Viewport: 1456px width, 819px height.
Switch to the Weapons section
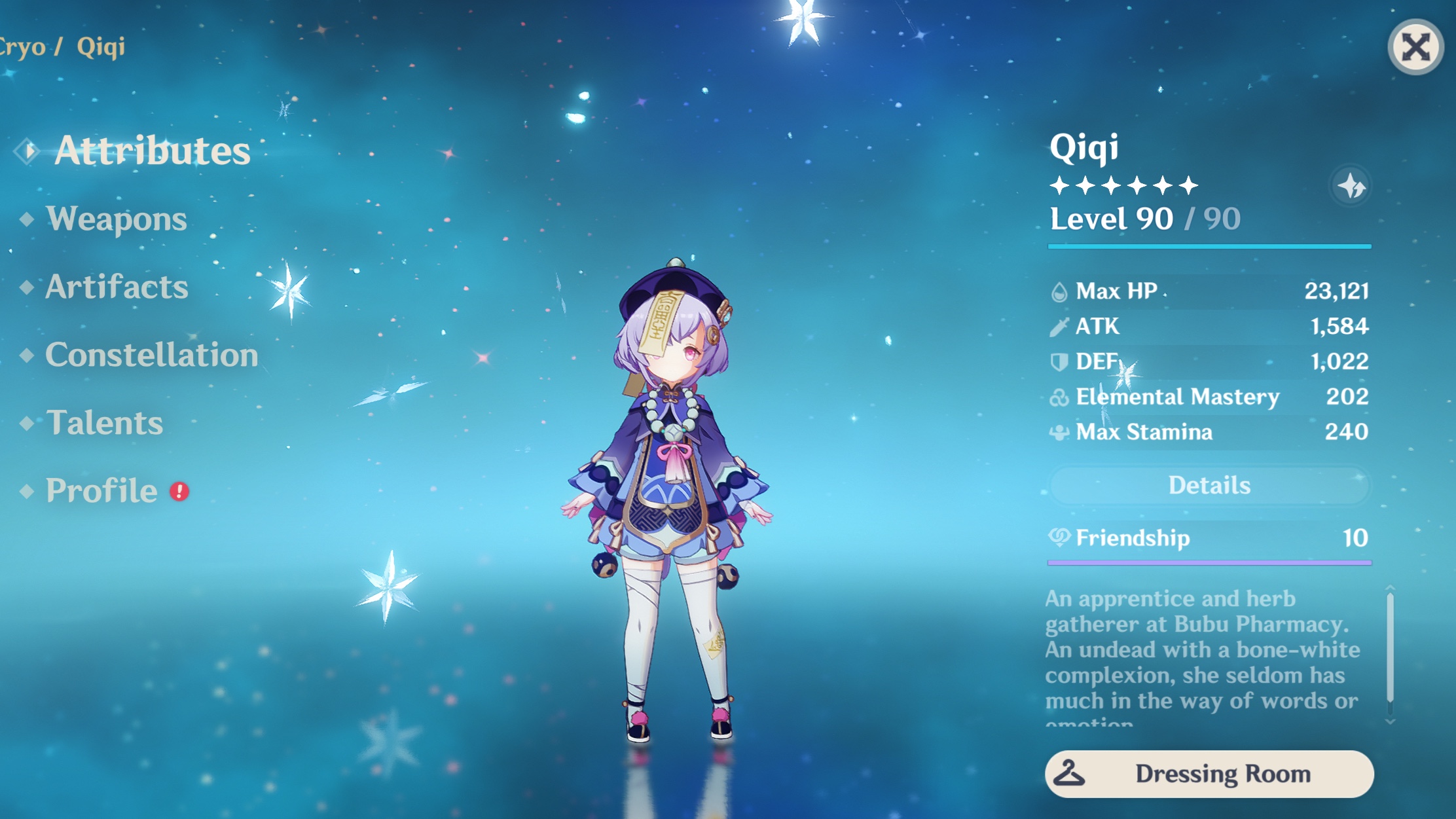tap(116, 218)
